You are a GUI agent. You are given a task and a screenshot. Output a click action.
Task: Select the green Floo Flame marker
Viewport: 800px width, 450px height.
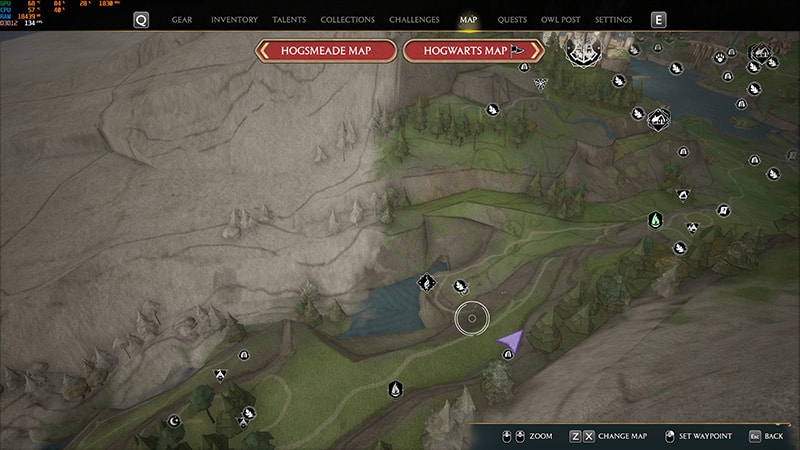point(655,219)
